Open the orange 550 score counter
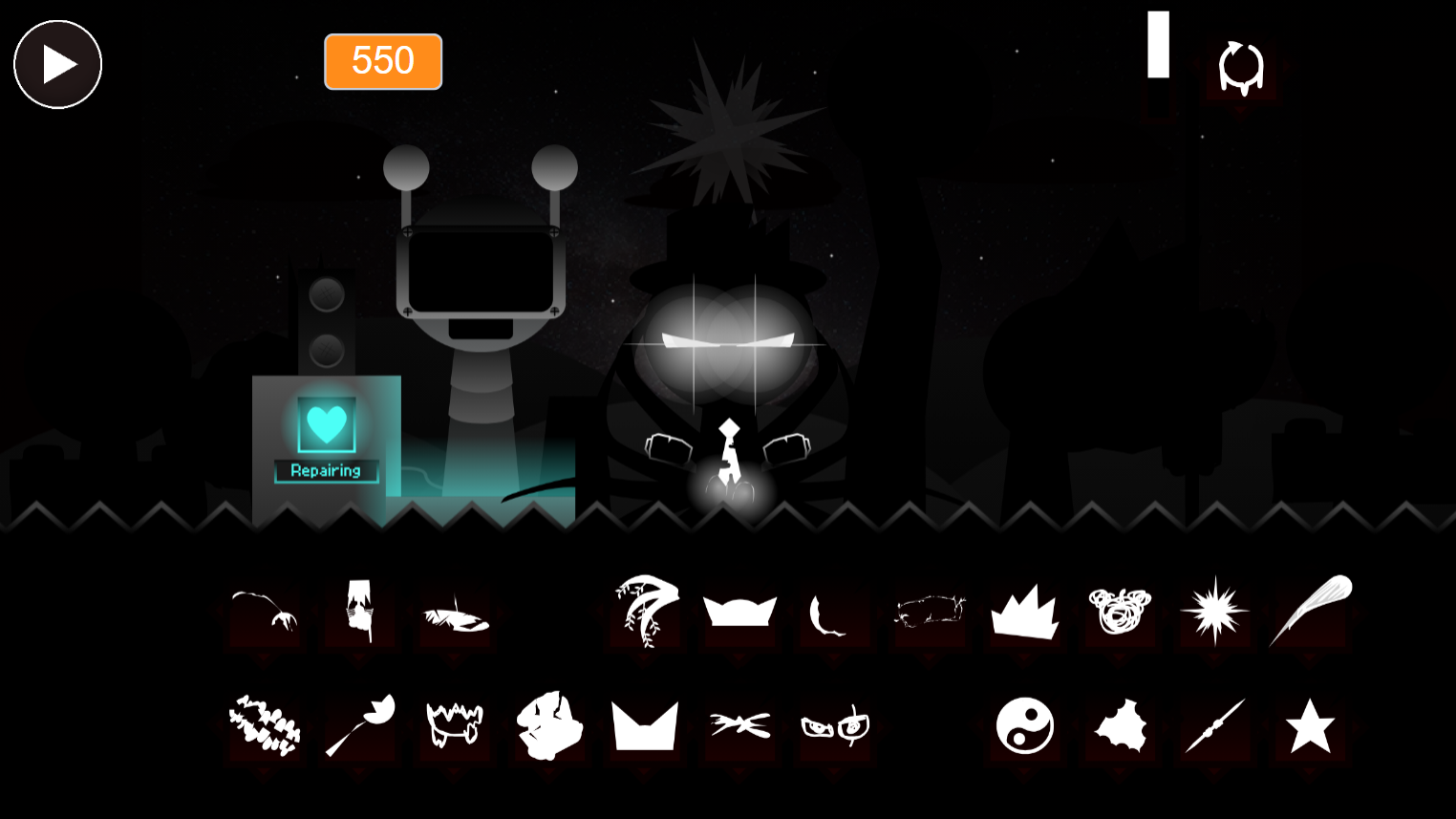1456x819 pixels. pyautogui.click(x=383, y=61)
